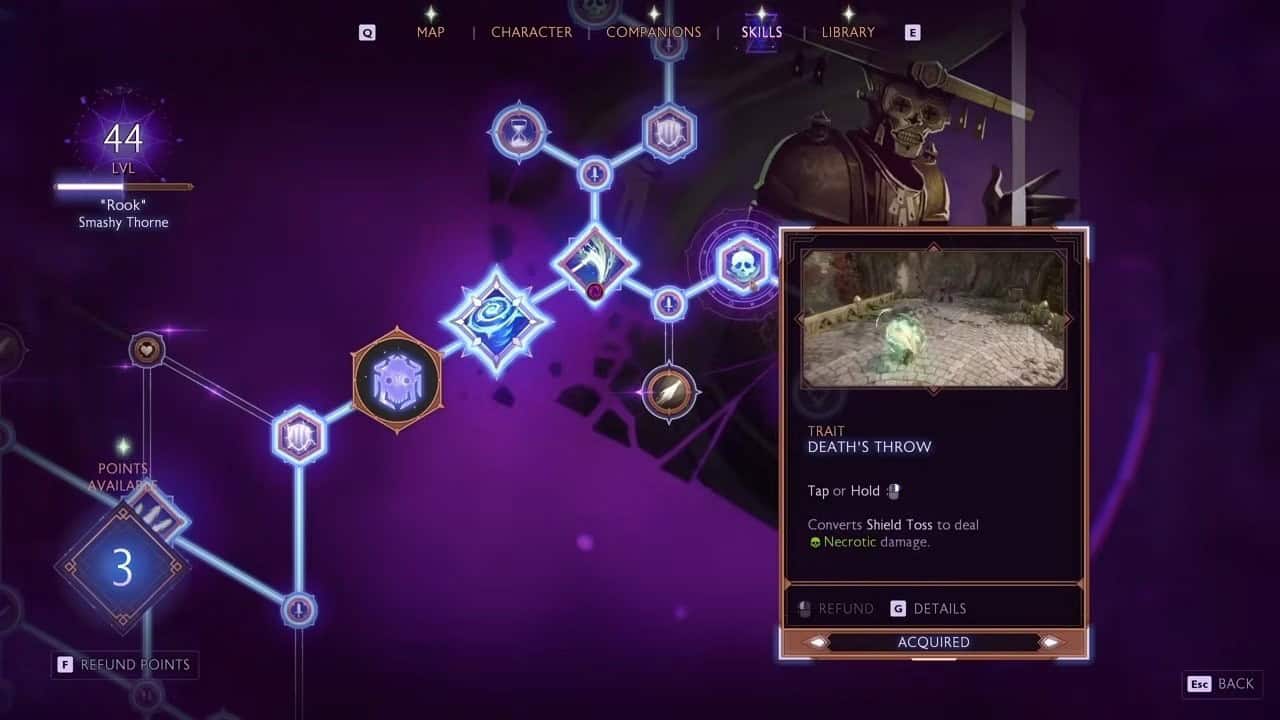This screenshot has height=720, width=1280.
Task: Click the white quill diamond skill node
Action: (595, 265)
